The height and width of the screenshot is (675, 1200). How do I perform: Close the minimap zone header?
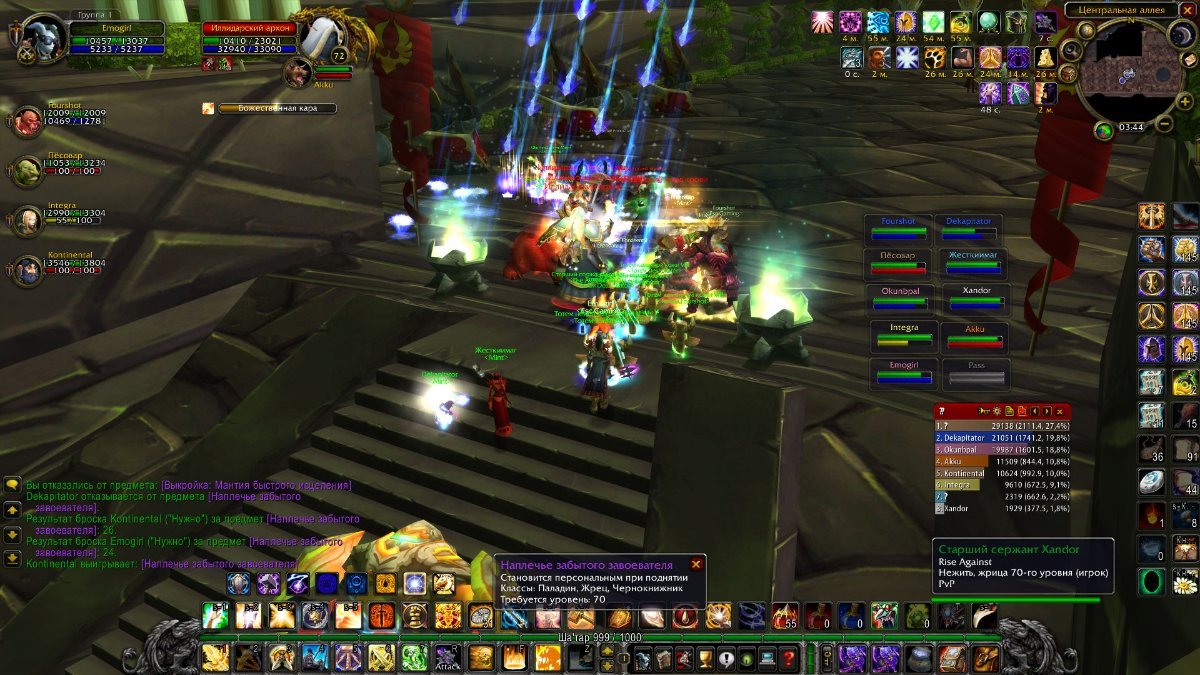1188,11
